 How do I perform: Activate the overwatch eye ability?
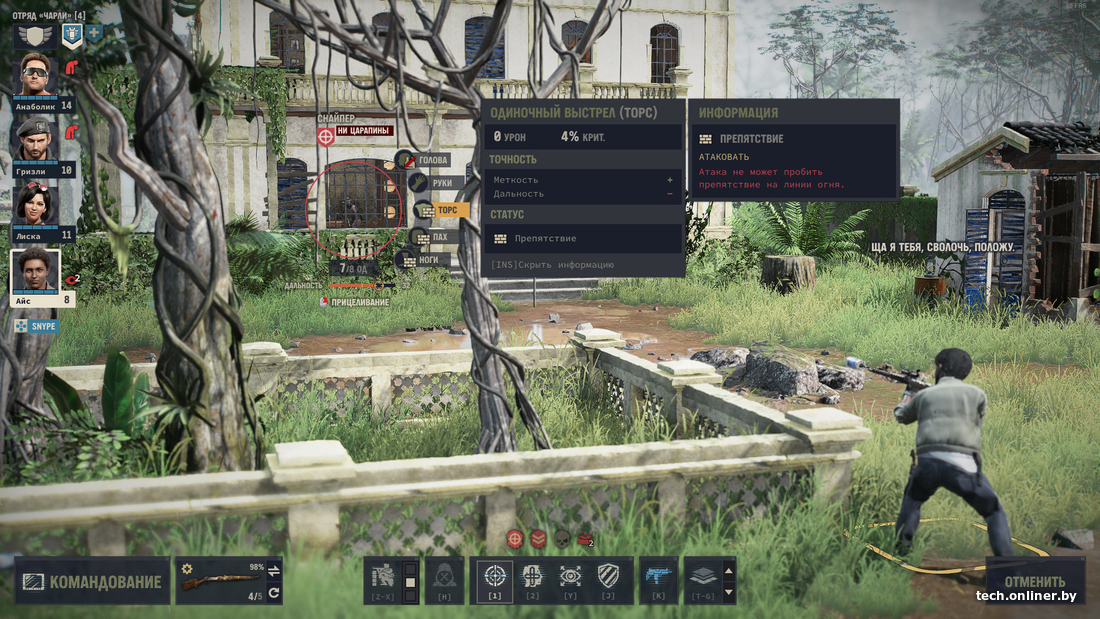click(570, 576)
